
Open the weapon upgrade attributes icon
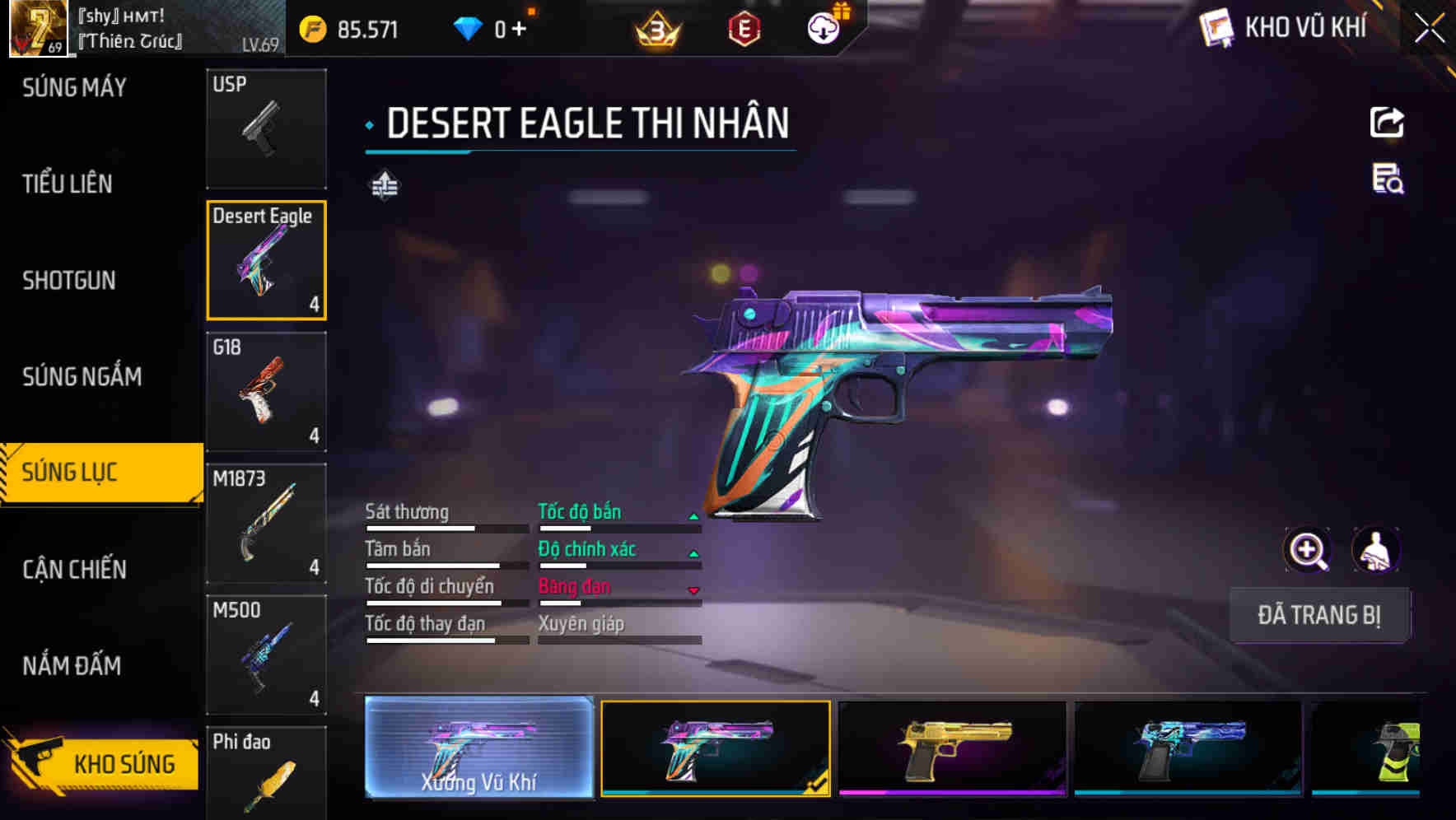click(384, 186)
